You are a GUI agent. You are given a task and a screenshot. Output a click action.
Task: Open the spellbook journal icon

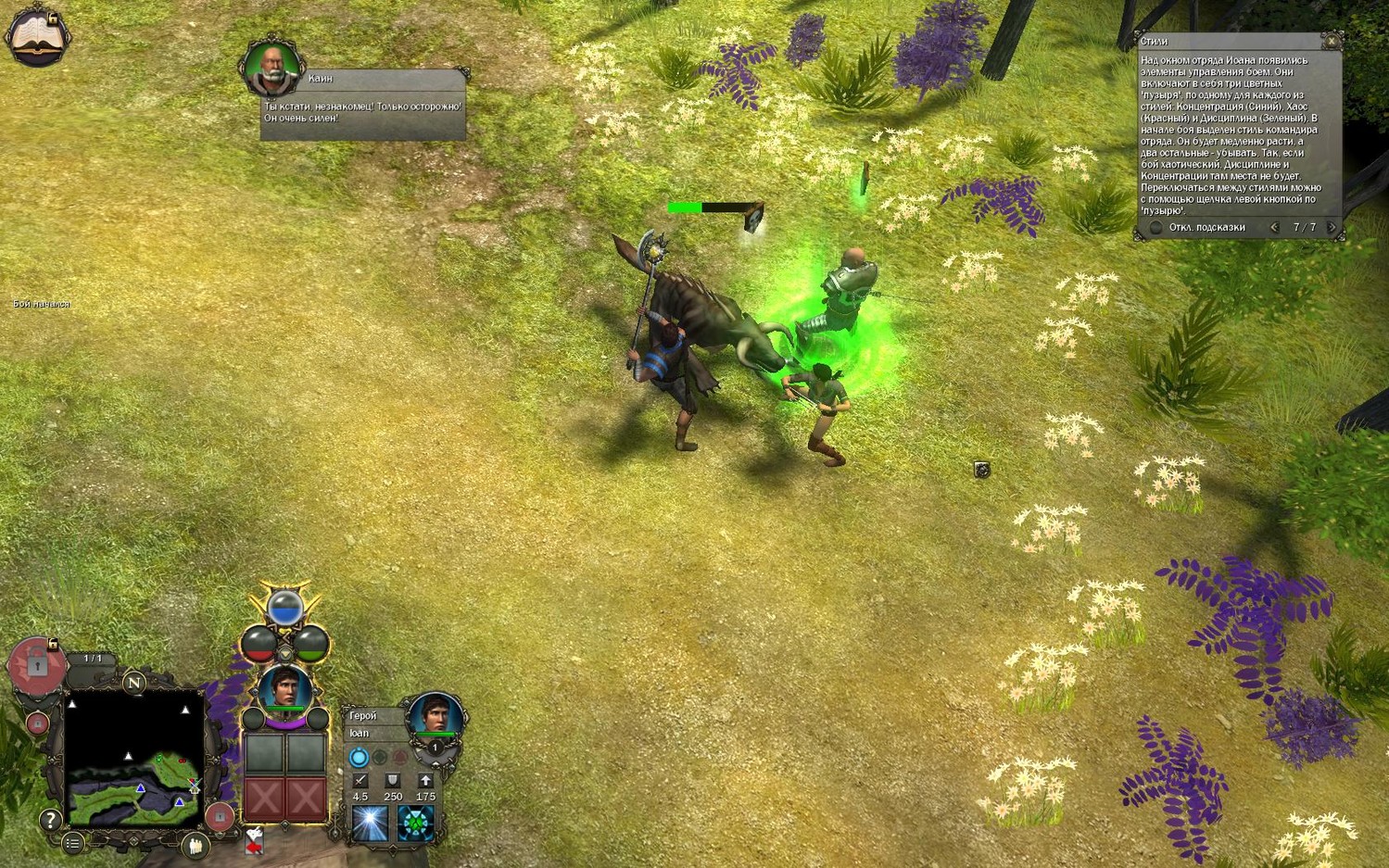(x=37, y=37)
